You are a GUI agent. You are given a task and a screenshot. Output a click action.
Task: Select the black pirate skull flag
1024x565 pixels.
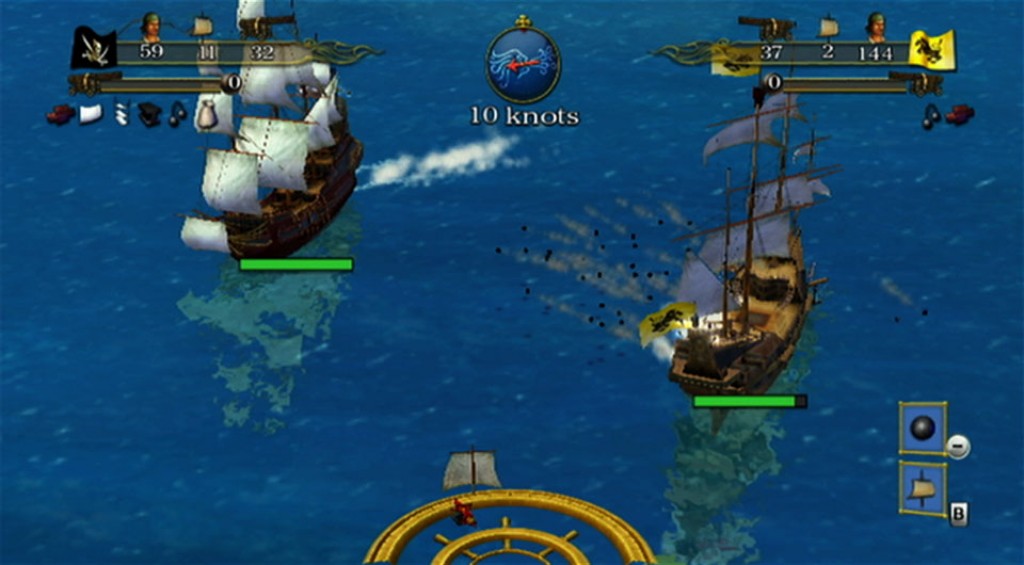tap(93, 48)
